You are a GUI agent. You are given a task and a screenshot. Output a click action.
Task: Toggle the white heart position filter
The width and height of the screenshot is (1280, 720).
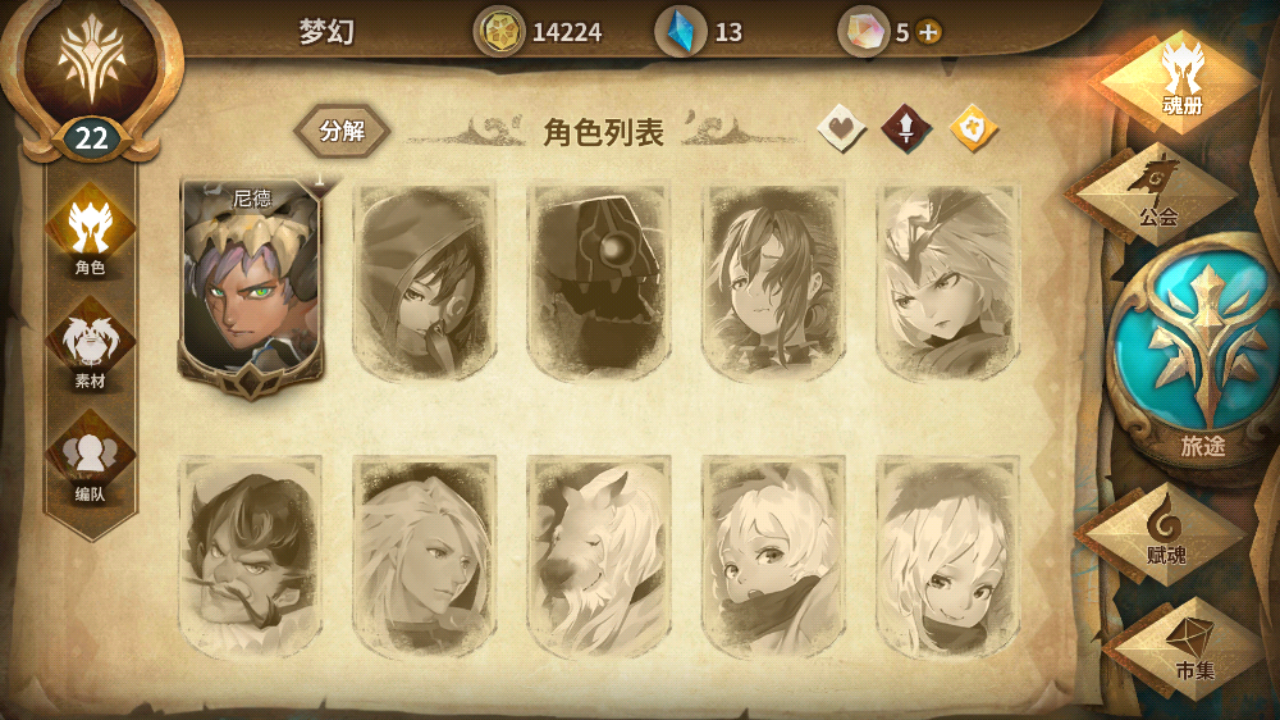pos(840,130)
